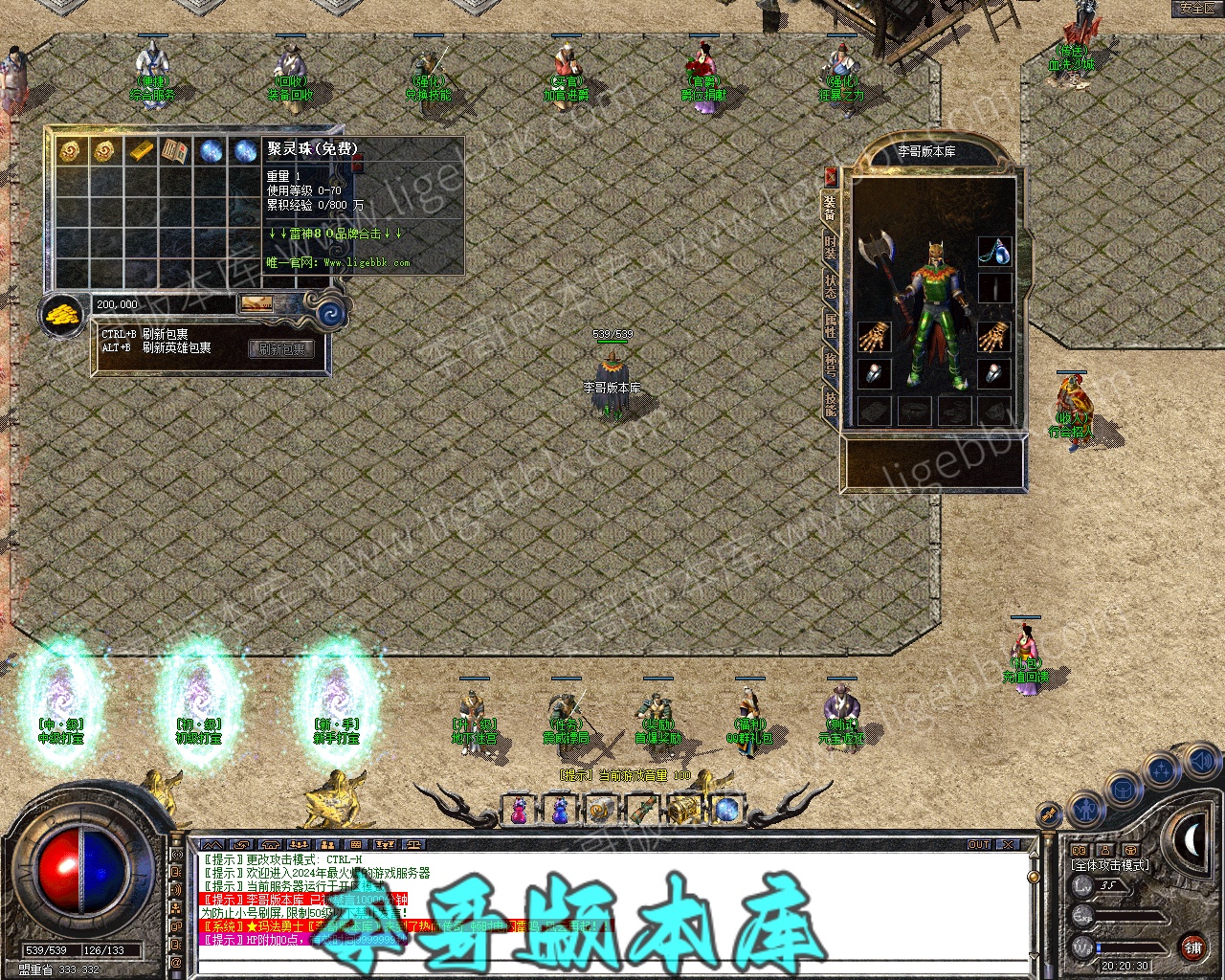Select the skill book item in the bag
The image size is (1225, 980).
[x=176, y=150]
